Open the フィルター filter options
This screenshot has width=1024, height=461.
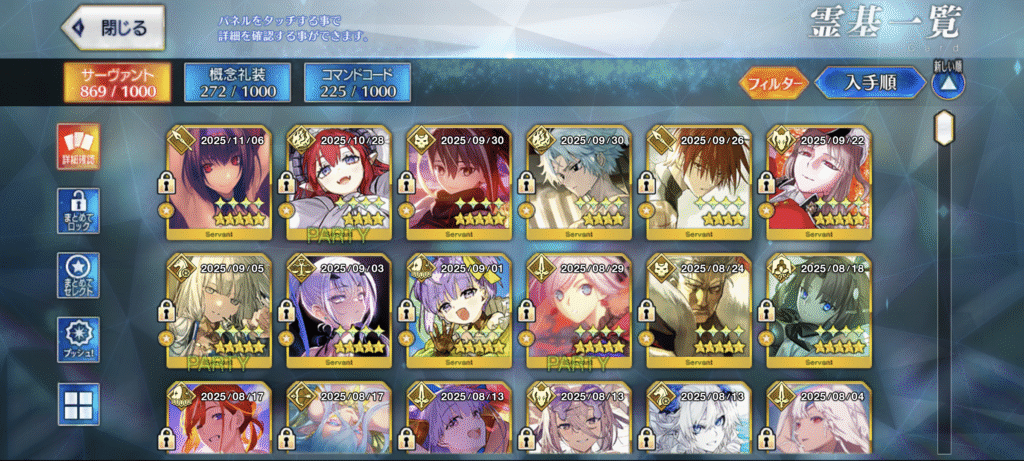coord(773,83)
